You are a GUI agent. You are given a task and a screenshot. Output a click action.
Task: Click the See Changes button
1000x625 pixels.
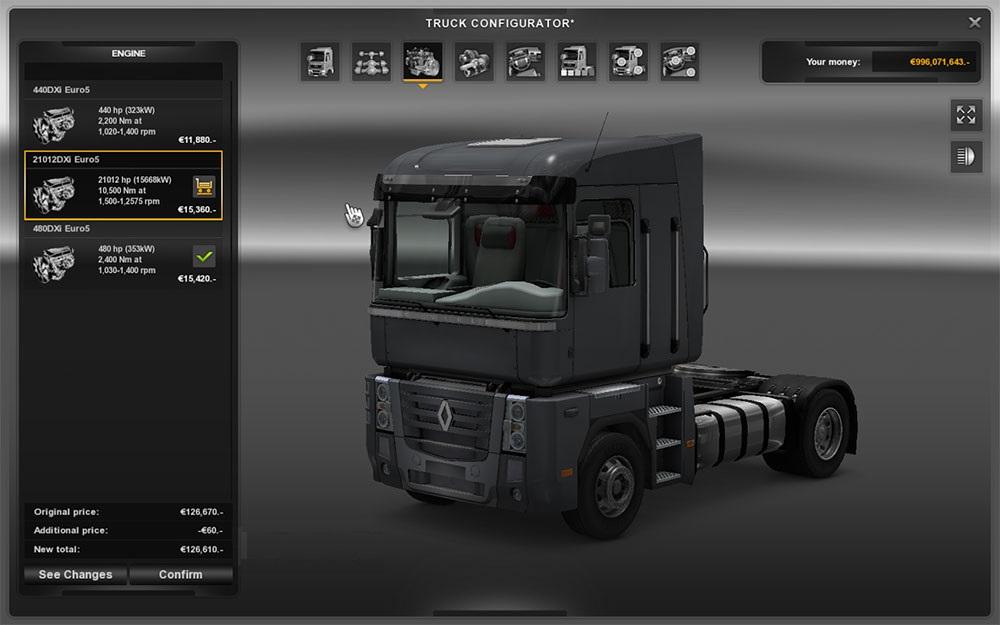(x=75, y=575)
